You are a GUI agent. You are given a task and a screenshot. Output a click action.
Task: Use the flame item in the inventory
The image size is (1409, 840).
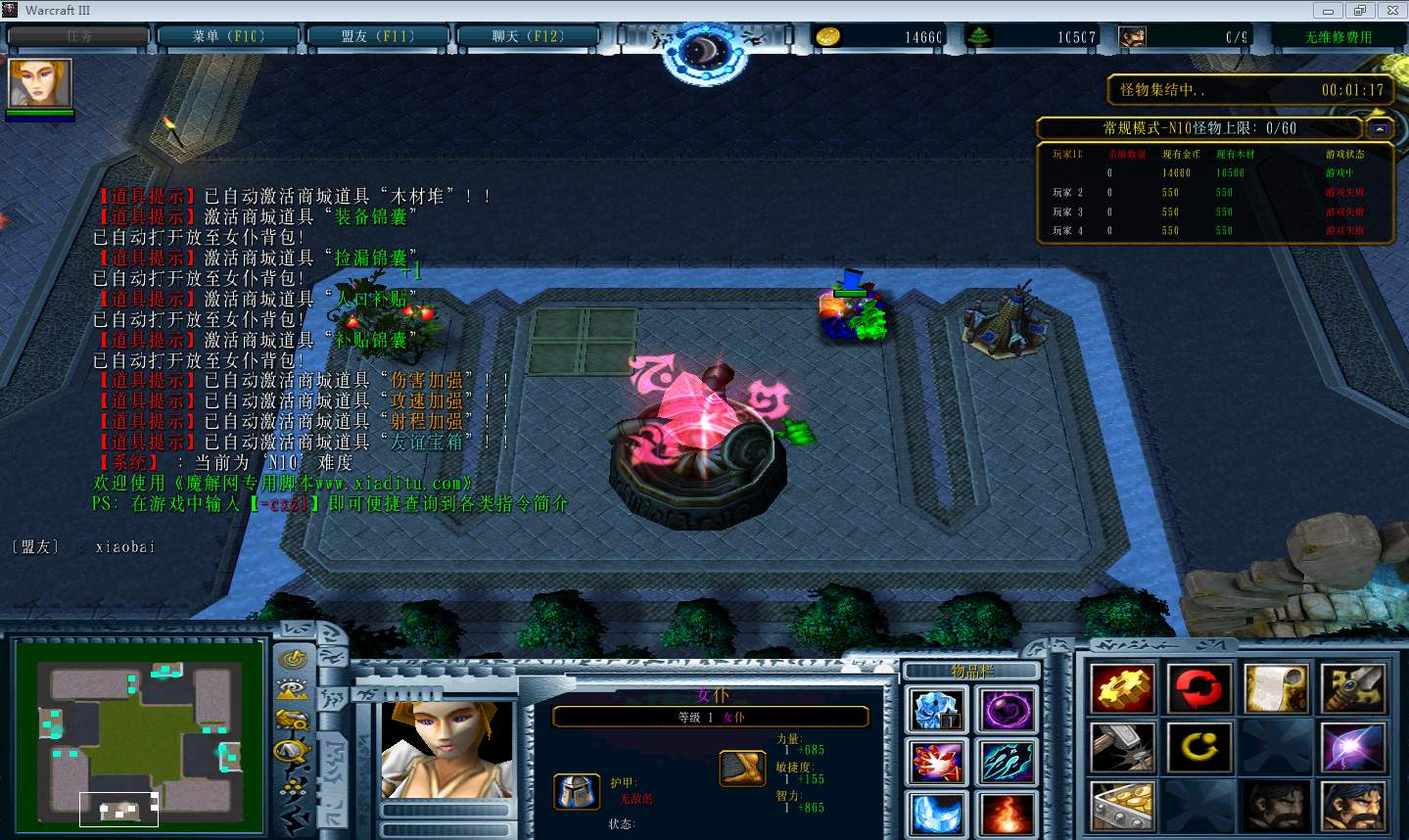[1006, 814]
